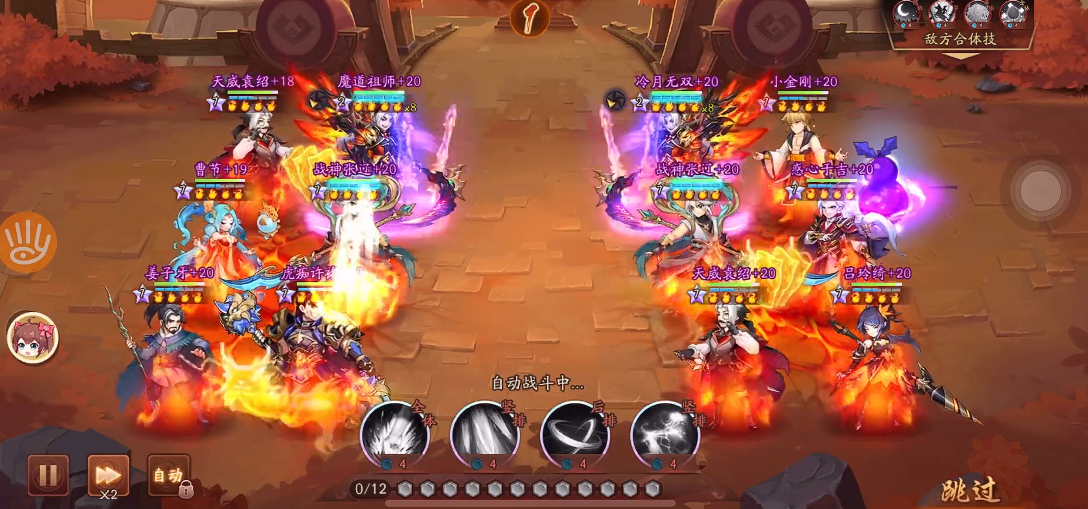Image resolution: width=1088 pixels, height=509 pixels.
Task: Open the chibi girl avatar button
Action: tap(32, 337)
